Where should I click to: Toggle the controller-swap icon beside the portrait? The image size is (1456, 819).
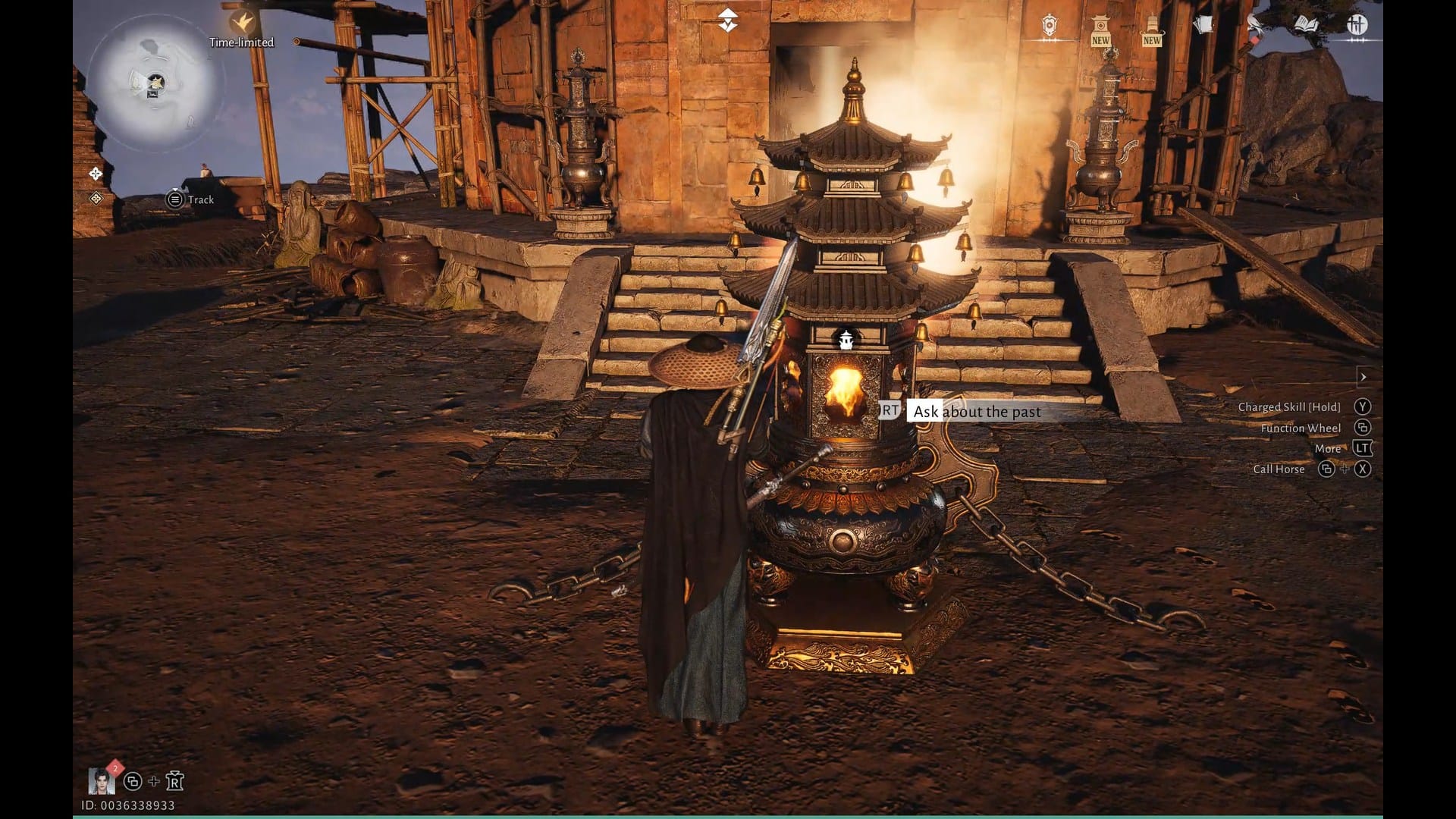click(133, 782)
